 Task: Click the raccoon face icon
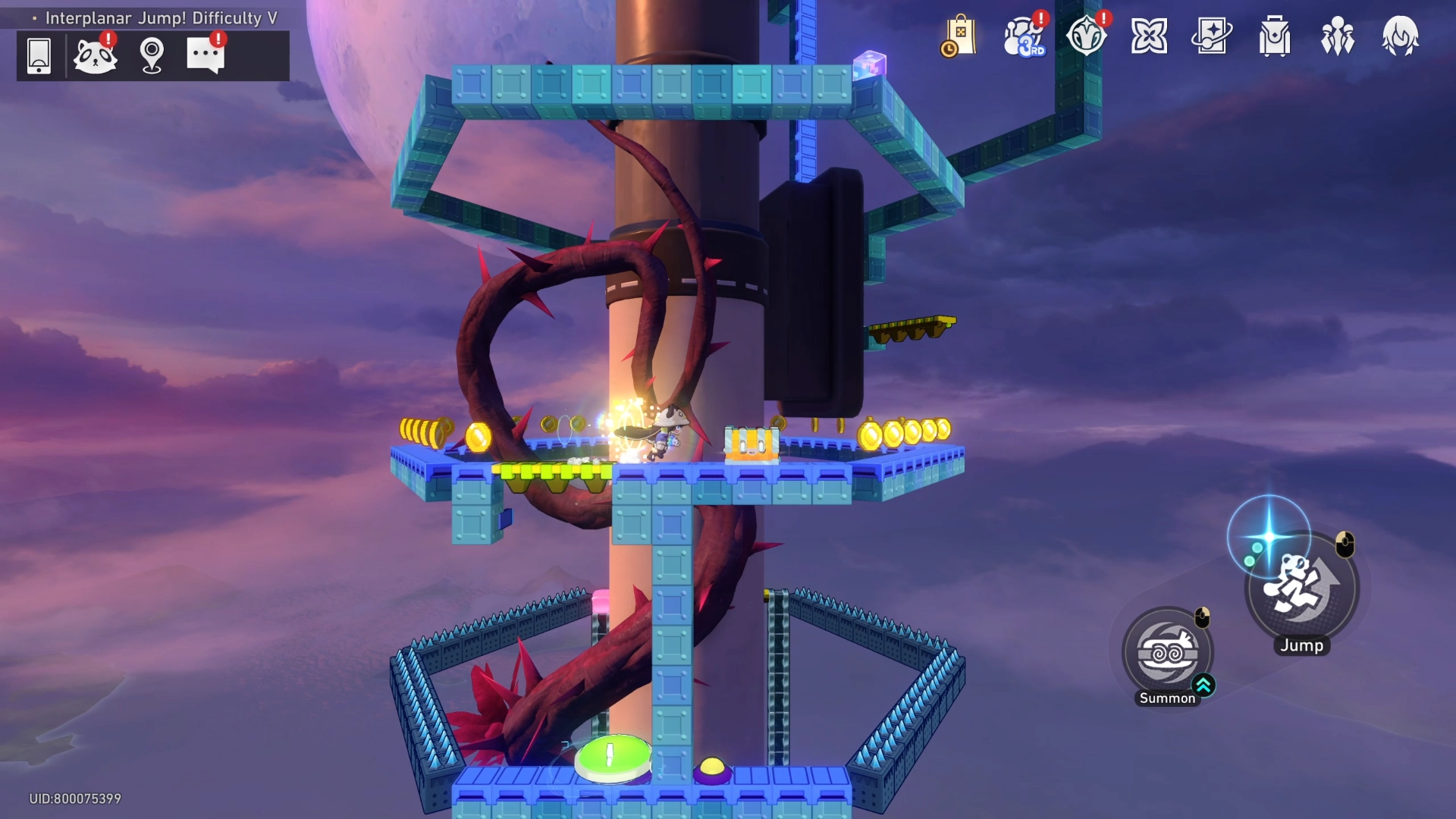[x=95, y=55]
